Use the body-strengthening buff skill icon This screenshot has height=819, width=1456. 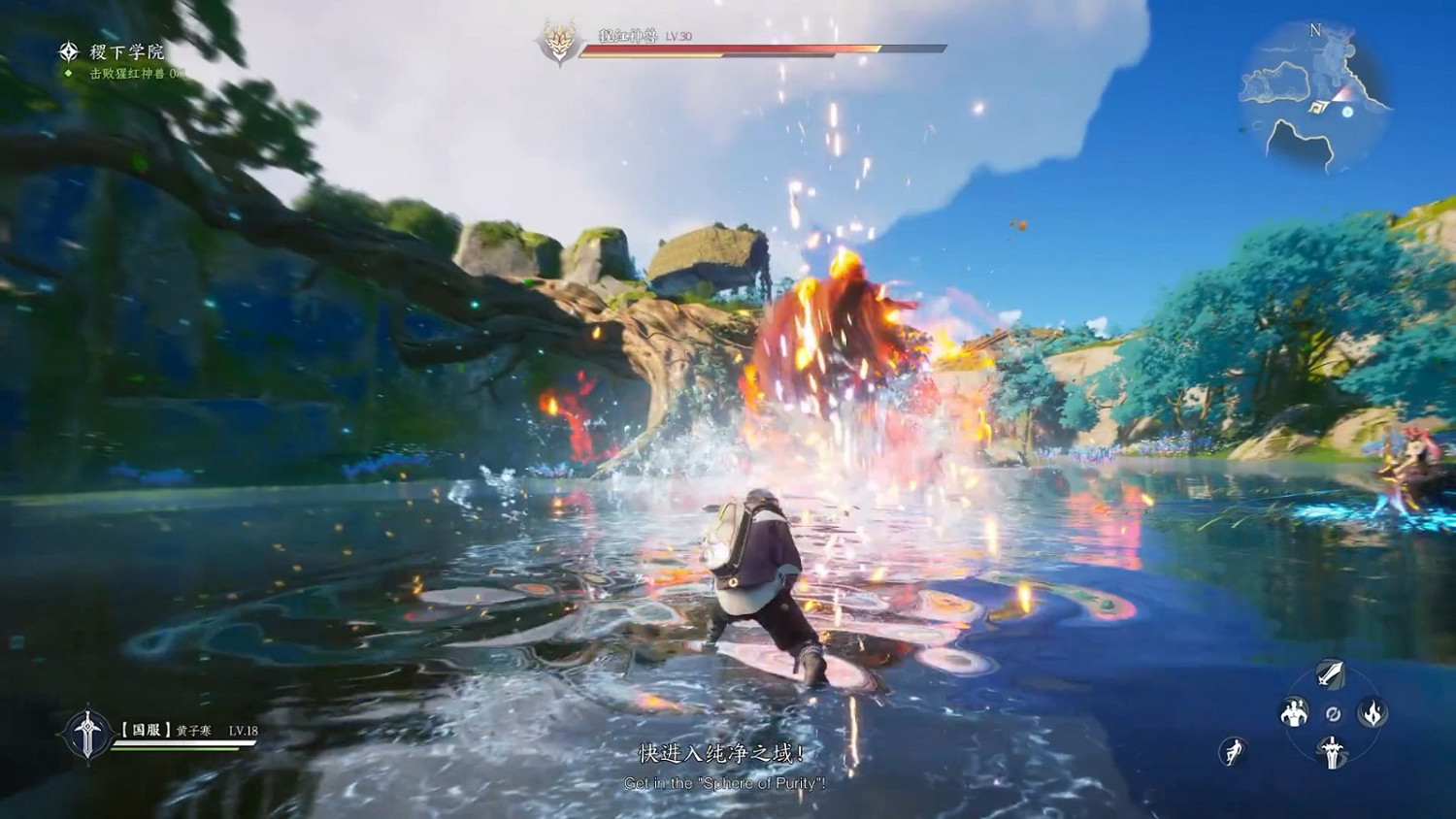[1293, 713]
